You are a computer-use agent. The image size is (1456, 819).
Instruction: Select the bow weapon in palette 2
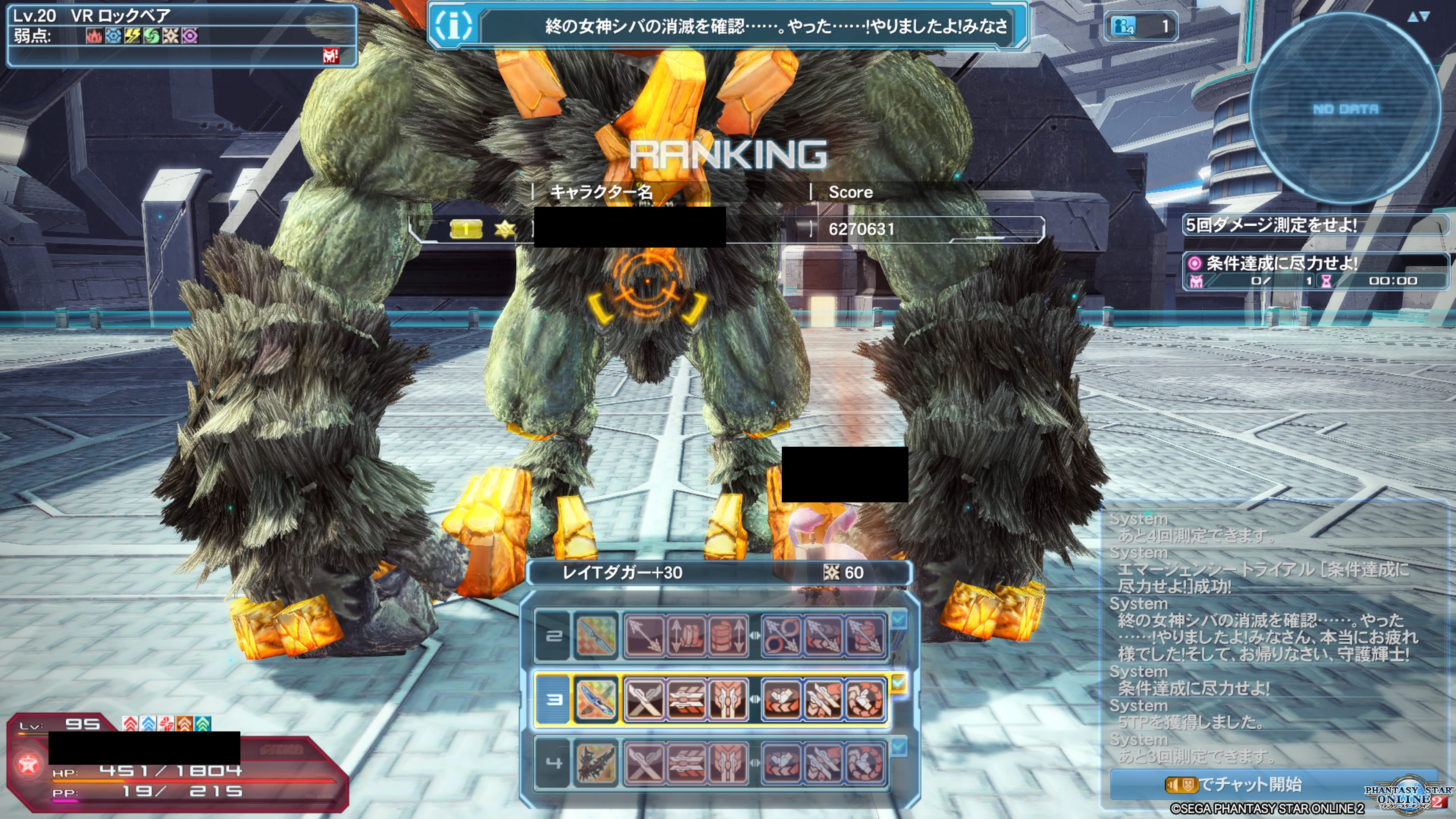pos(596,636)
